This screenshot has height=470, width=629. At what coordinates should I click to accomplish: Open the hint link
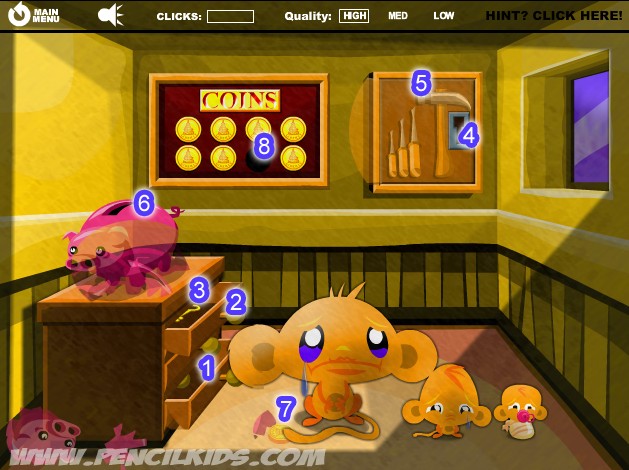[553, 16]
